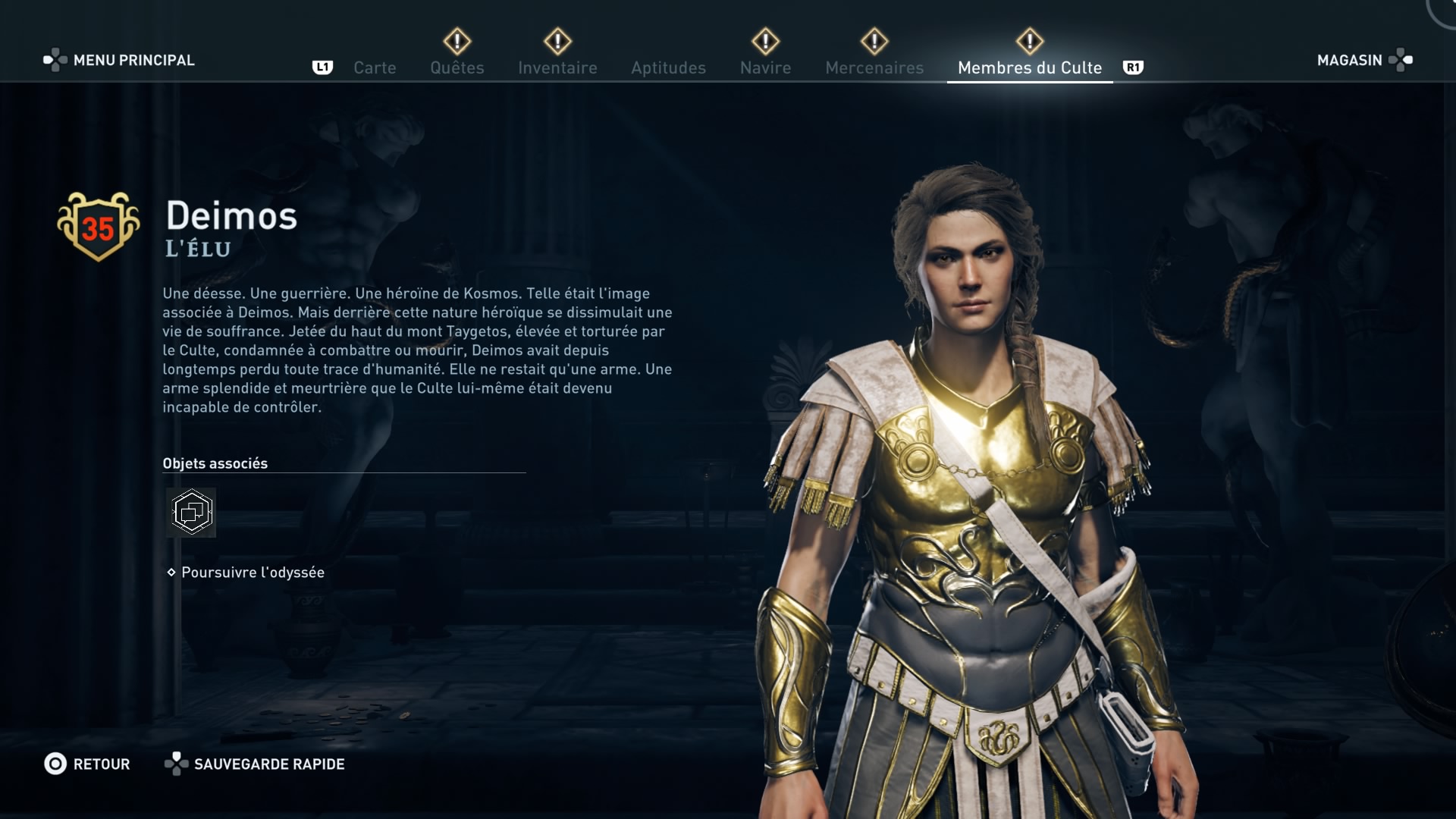Click the associated object icon slot
Screen dimensions: 1456x819
pos(191,513)
